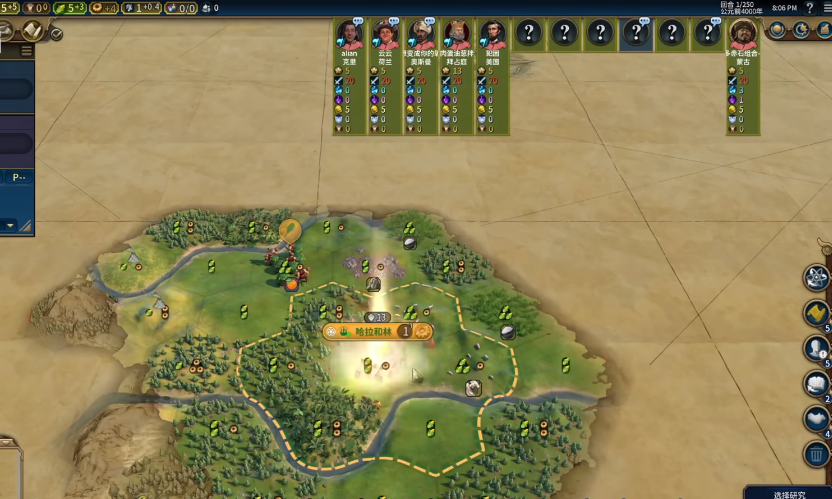Open the research panel list menu icon
The image size is (832, 499).
tap(26, 51)
